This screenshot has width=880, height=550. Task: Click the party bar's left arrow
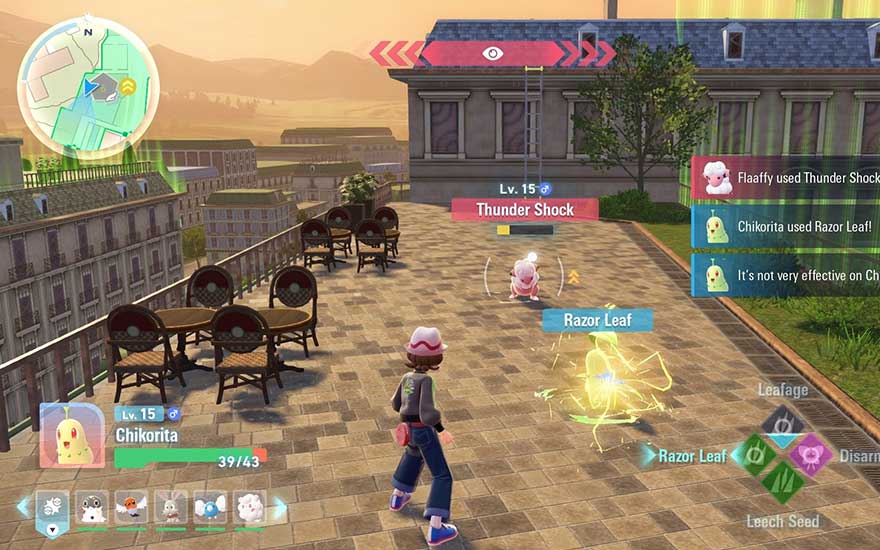[x=23, y=508]
